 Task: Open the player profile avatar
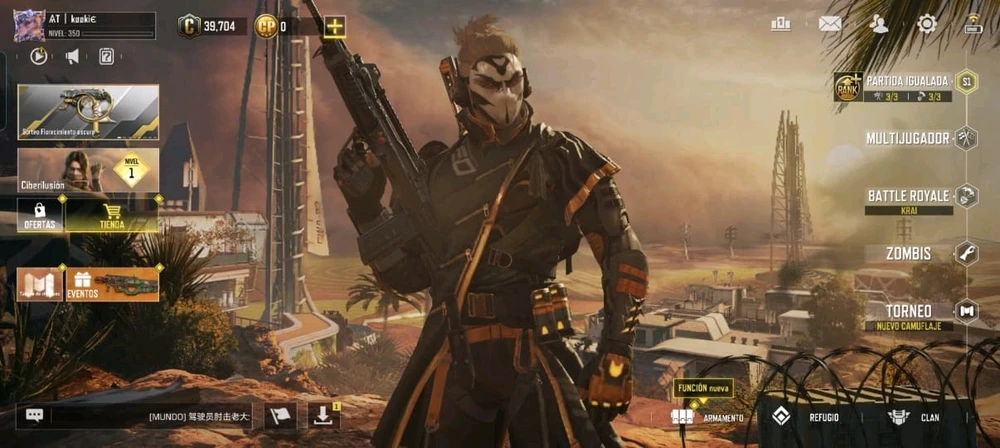[x=29, y=25]
